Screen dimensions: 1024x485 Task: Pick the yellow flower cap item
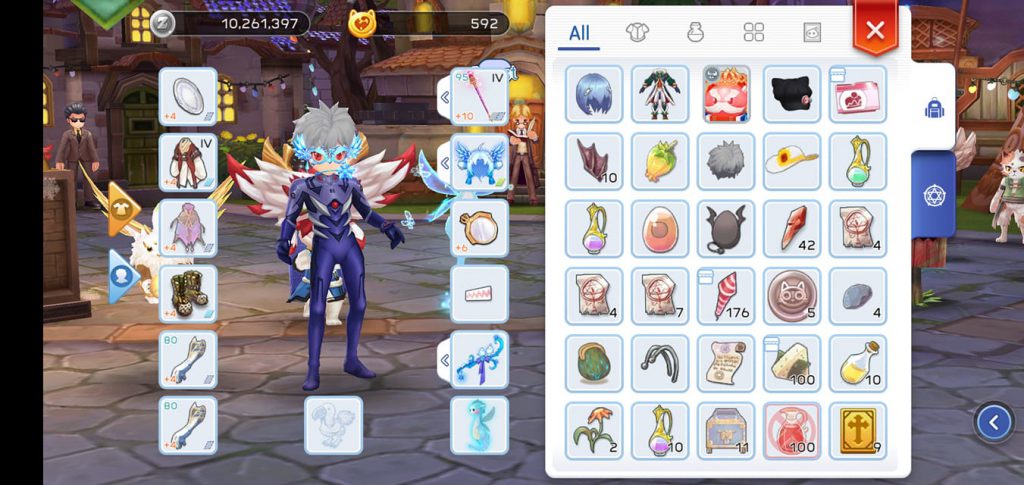click(x=792, y=161)
